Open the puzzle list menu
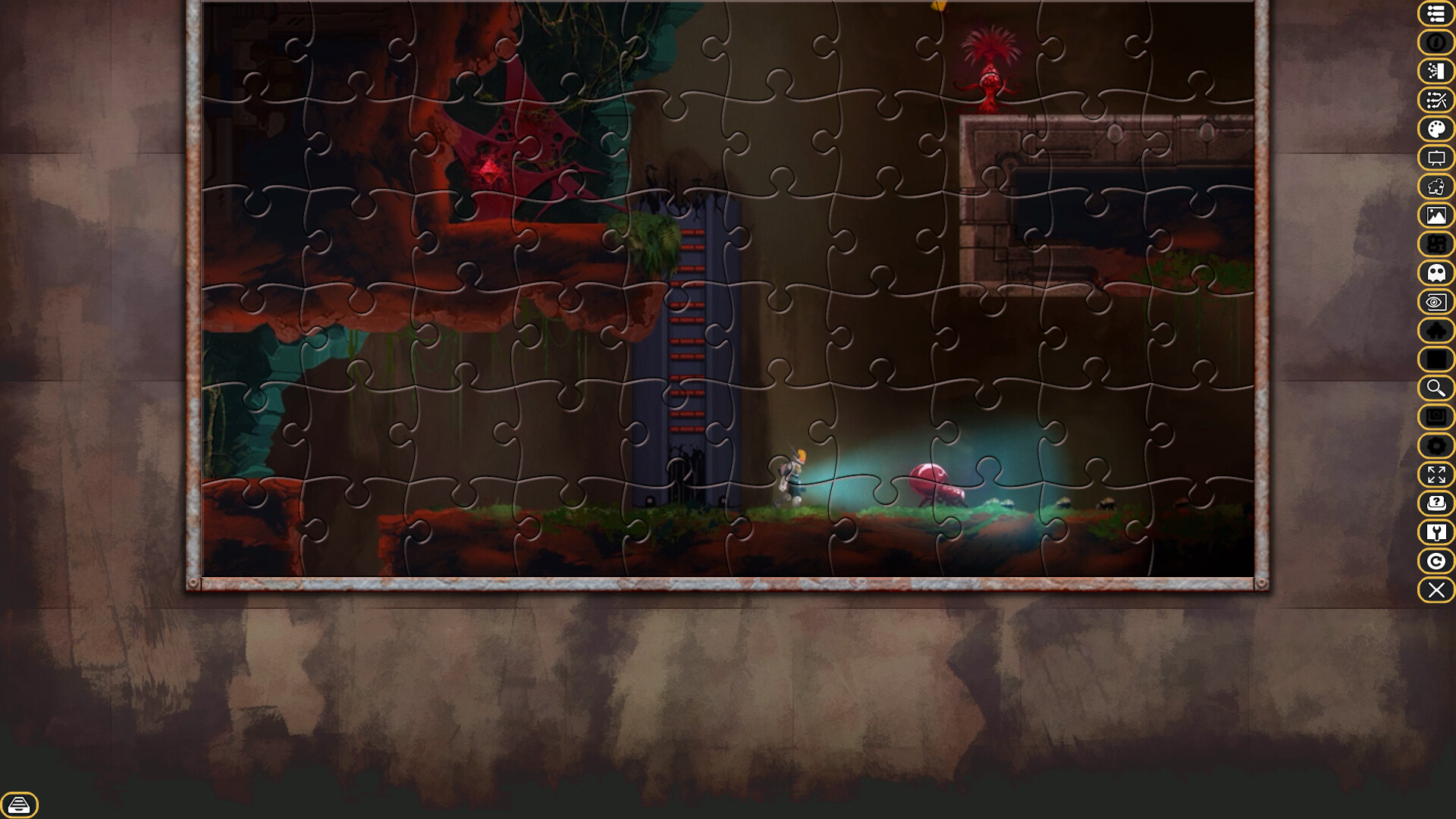The height and width of the screenshot is (819, 1456). click(x=1436, y=14)
